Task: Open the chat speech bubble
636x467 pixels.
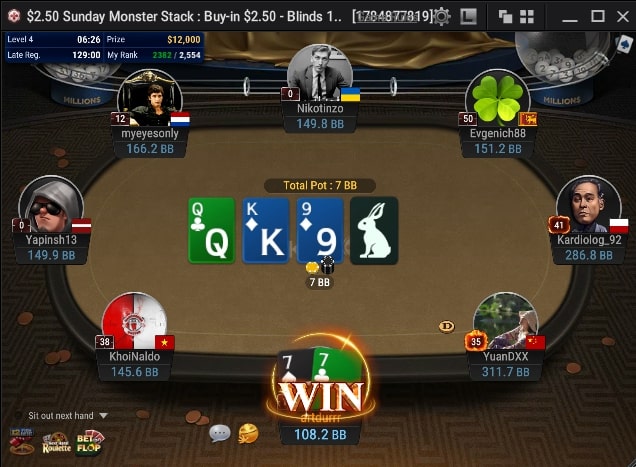Action: click(220, 433)
